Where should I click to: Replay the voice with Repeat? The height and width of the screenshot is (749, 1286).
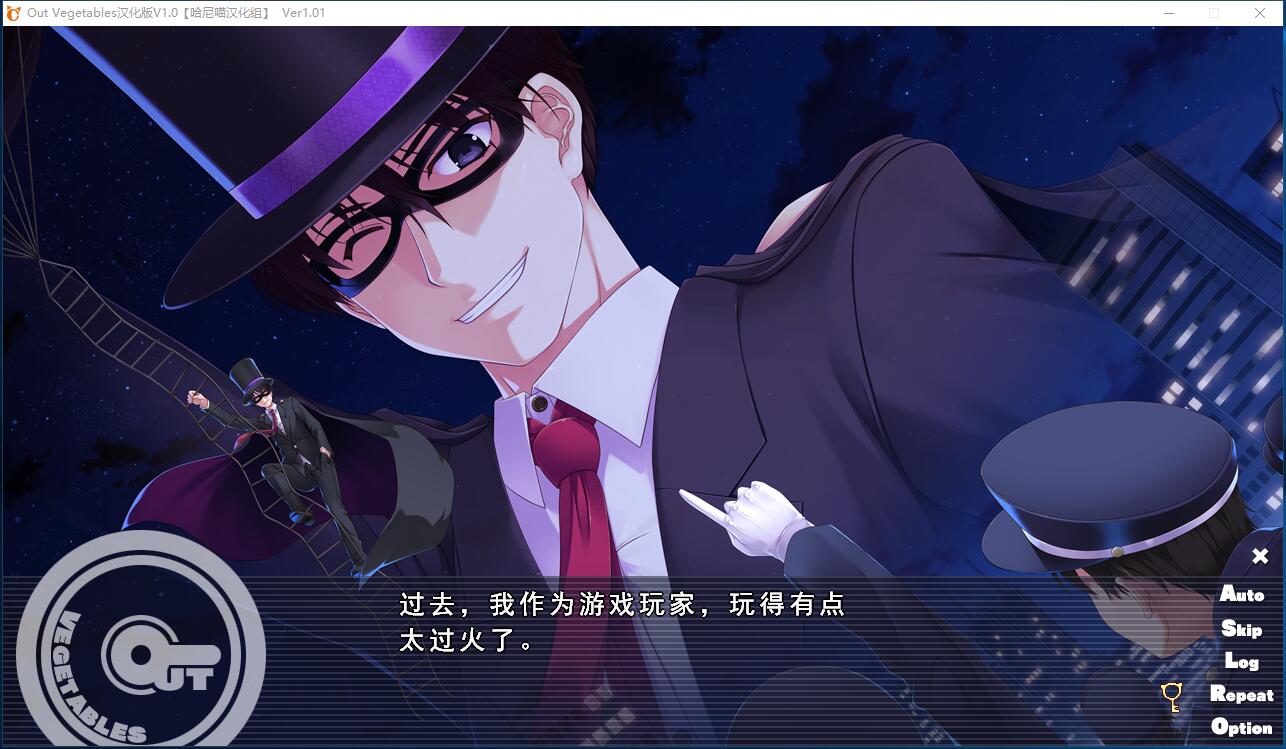click(x=1241, y=694)
